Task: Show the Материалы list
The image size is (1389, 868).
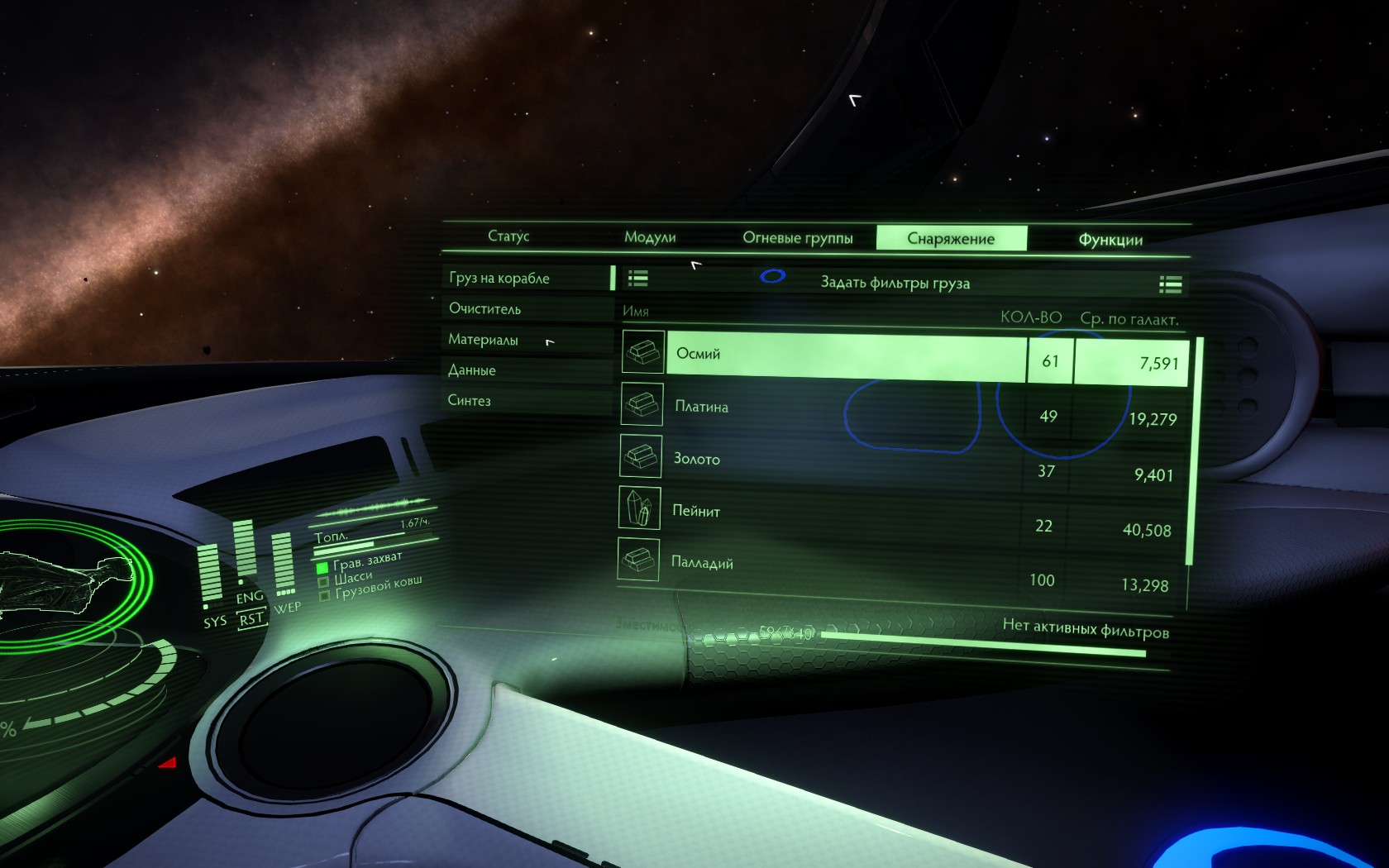Action: (484, 340)
